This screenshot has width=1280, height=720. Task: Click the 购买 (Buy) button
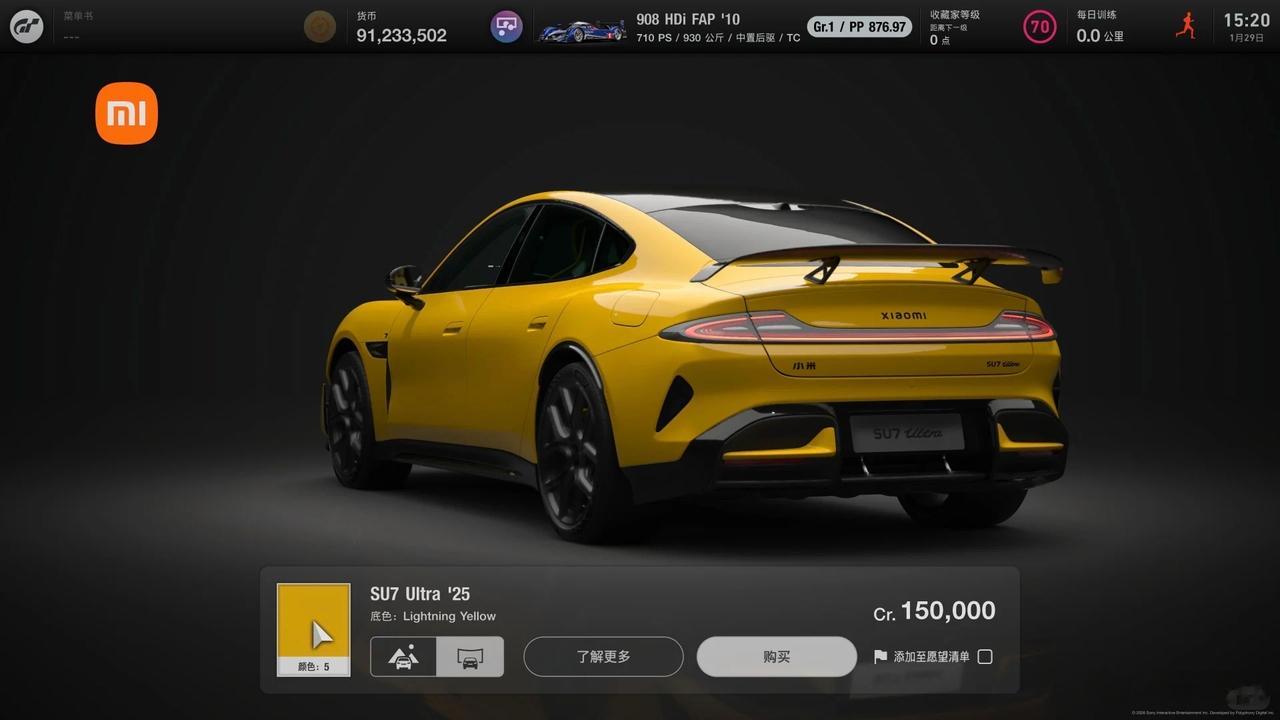pos(776,657)
